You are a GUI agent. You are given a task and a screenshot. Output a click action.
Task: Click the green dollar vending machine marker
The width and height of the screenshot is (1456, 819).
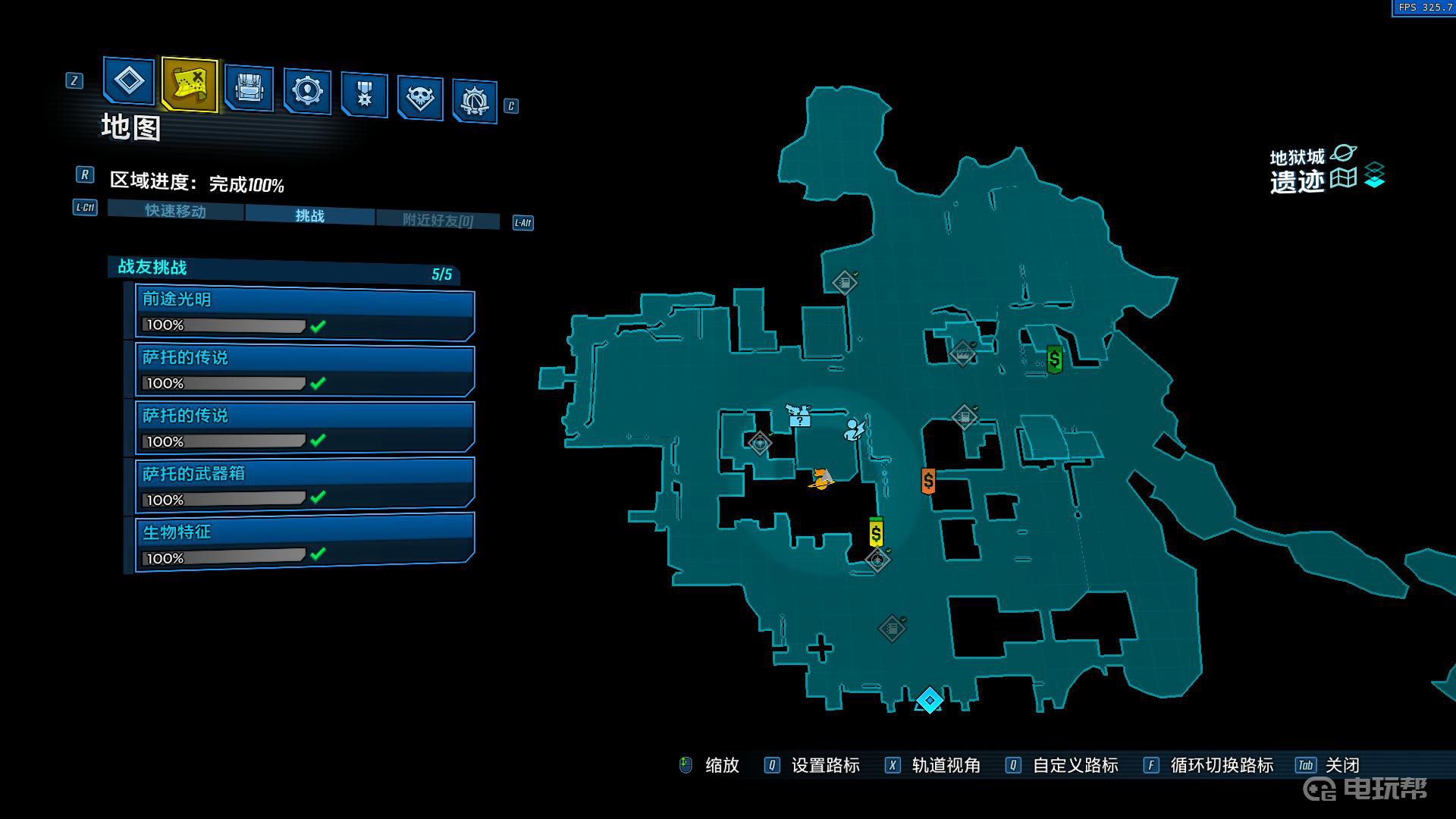coord(1054,359)
